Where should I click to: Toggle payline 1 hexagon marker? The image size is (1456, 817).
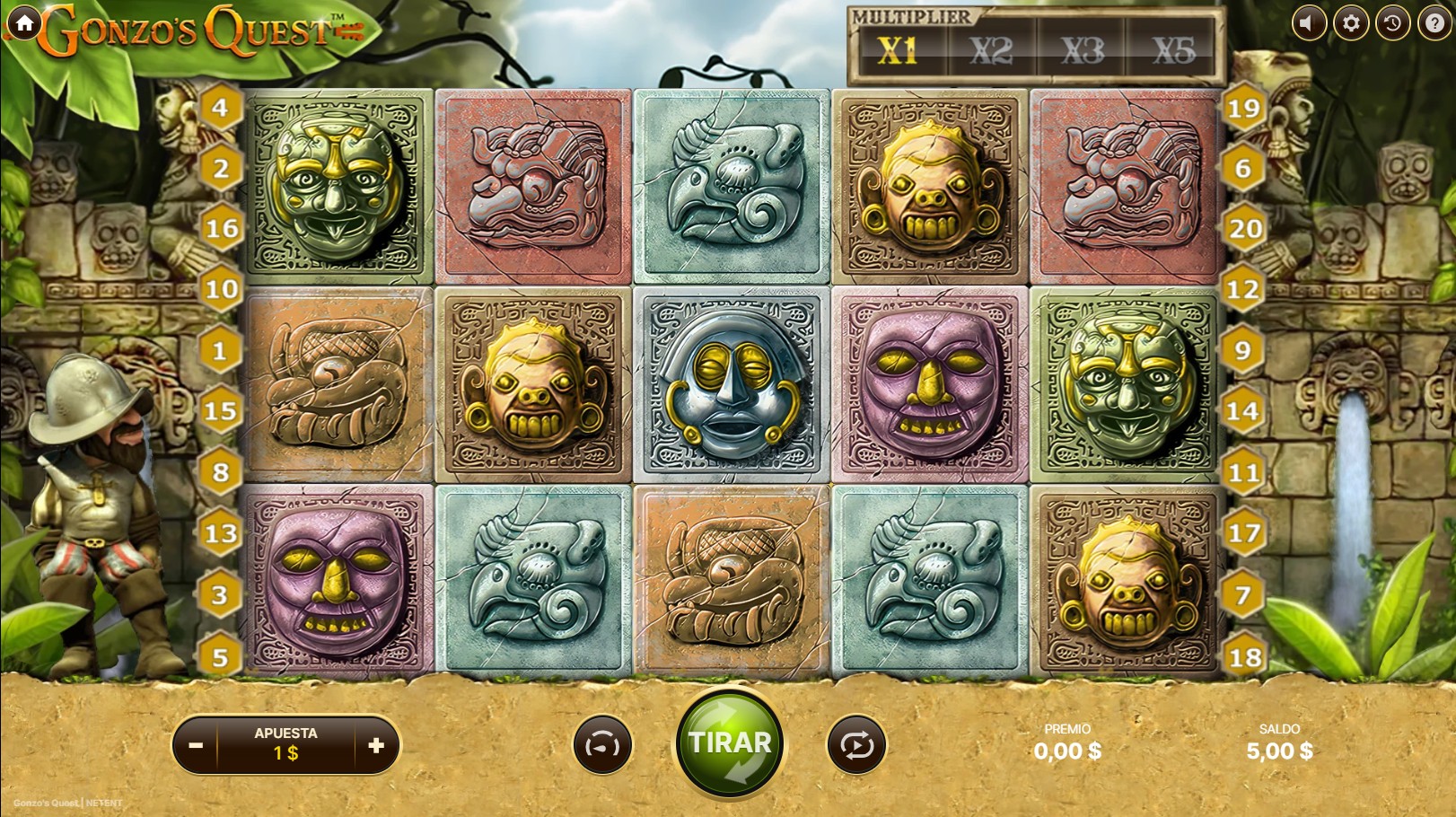tap(218, 350)
